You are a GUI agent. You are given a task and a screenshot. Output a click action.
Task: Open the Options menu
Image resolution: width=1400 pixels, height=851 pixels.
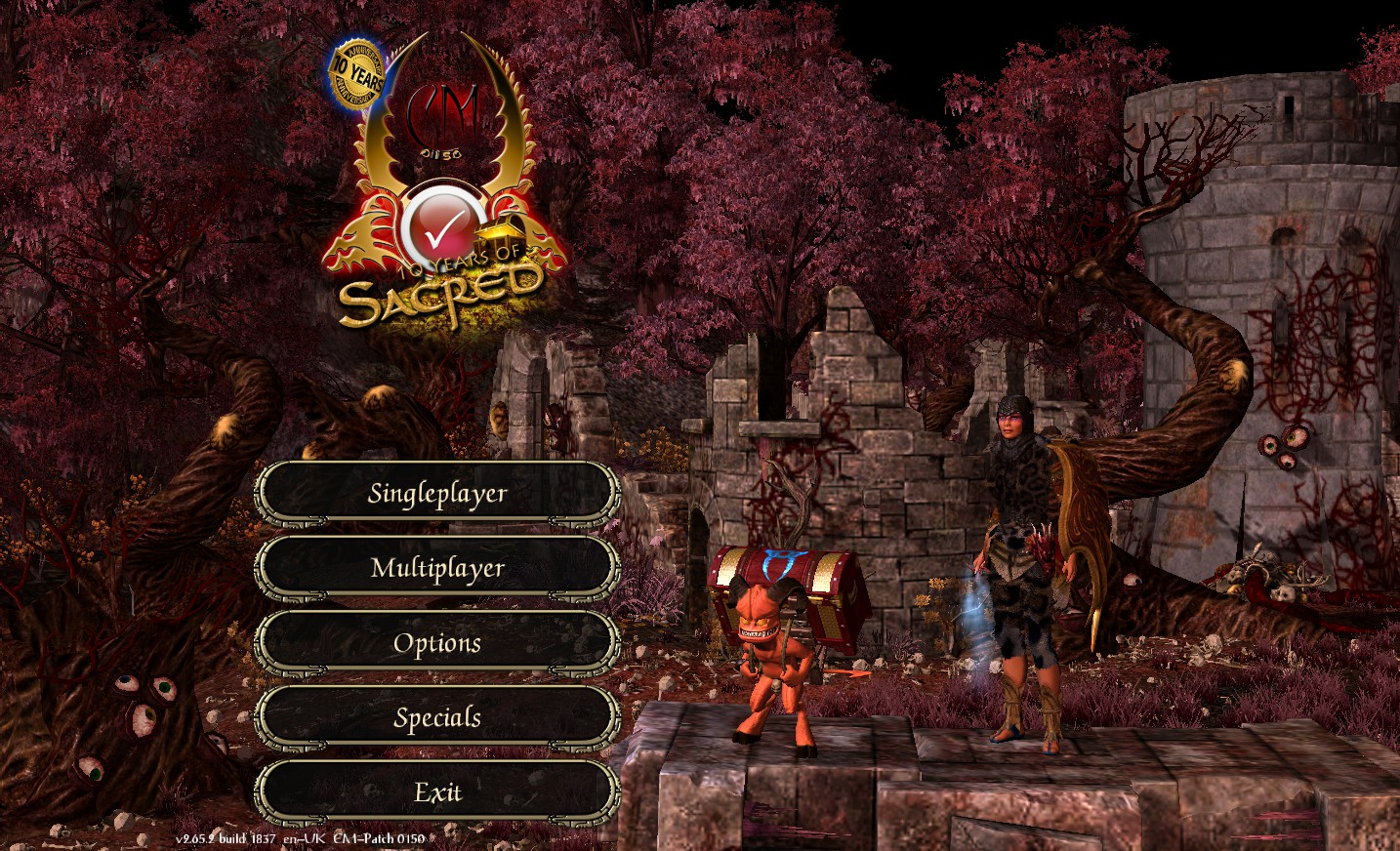coord(437,642)
